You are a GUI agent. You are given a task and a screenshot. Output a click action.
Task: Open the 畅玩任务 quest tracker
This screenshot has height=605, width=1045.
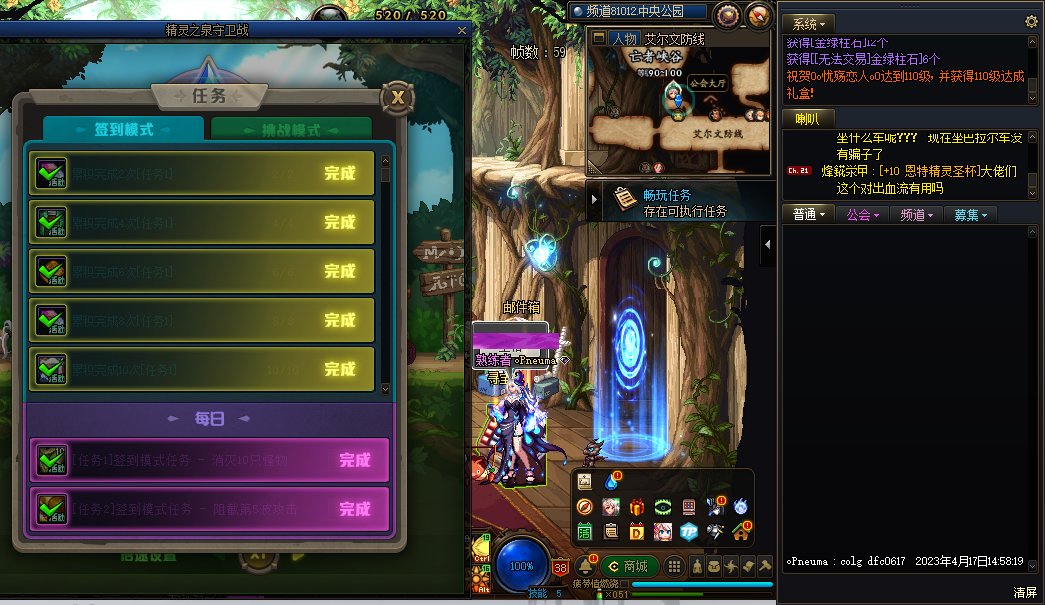(667, 202)
